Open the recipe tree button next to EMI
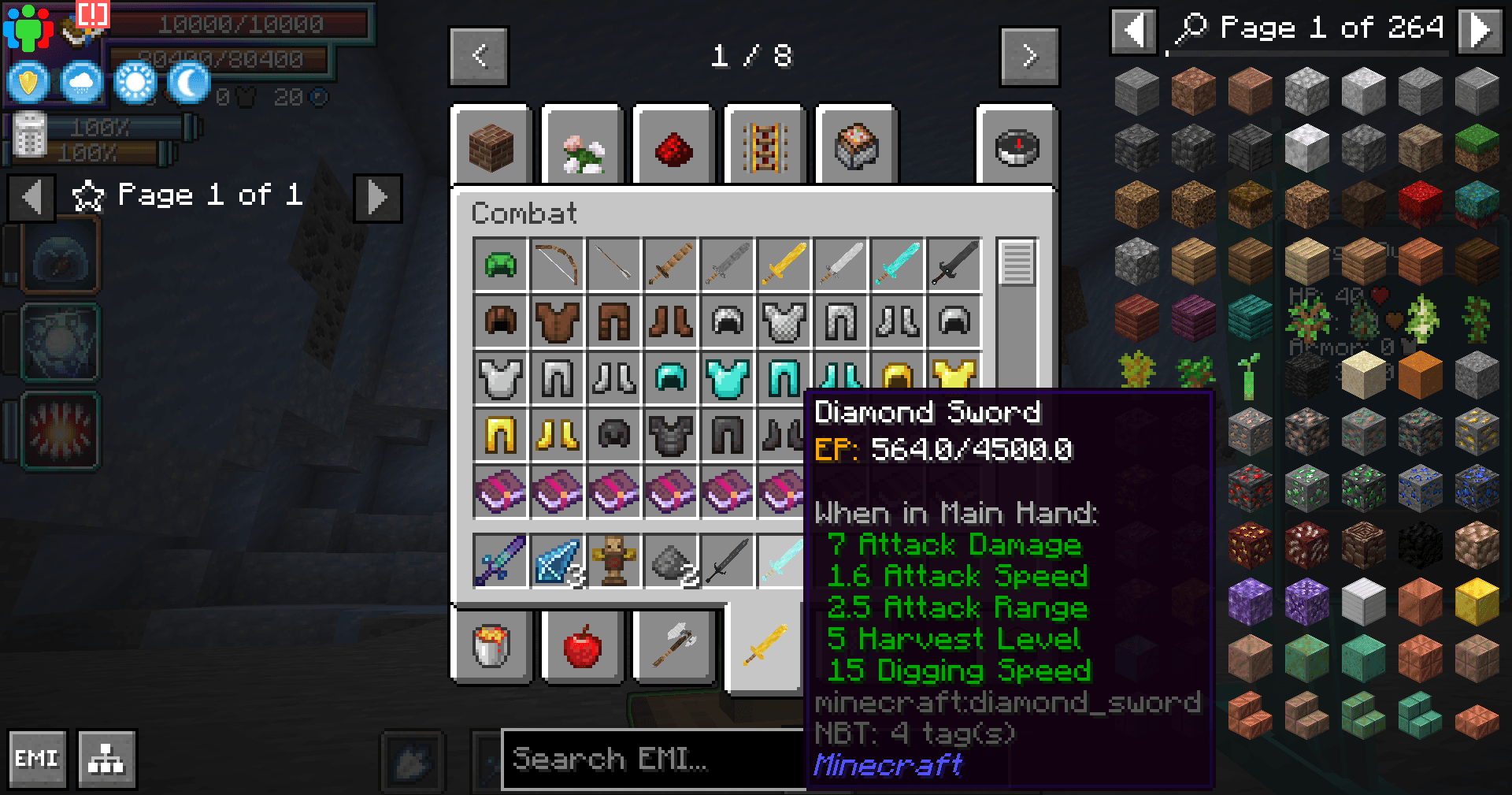The height and width of the screenshot is (795, 1512). click(105, 758)
